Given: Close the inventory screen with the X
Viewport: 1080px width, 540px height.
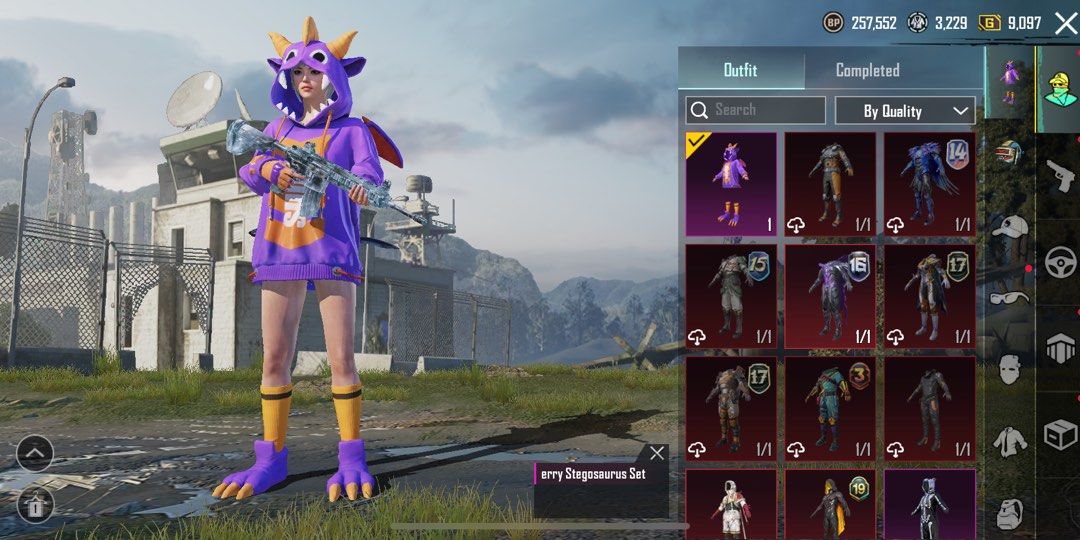Looking at the screenshot, I should click(x=1065, y=23).
